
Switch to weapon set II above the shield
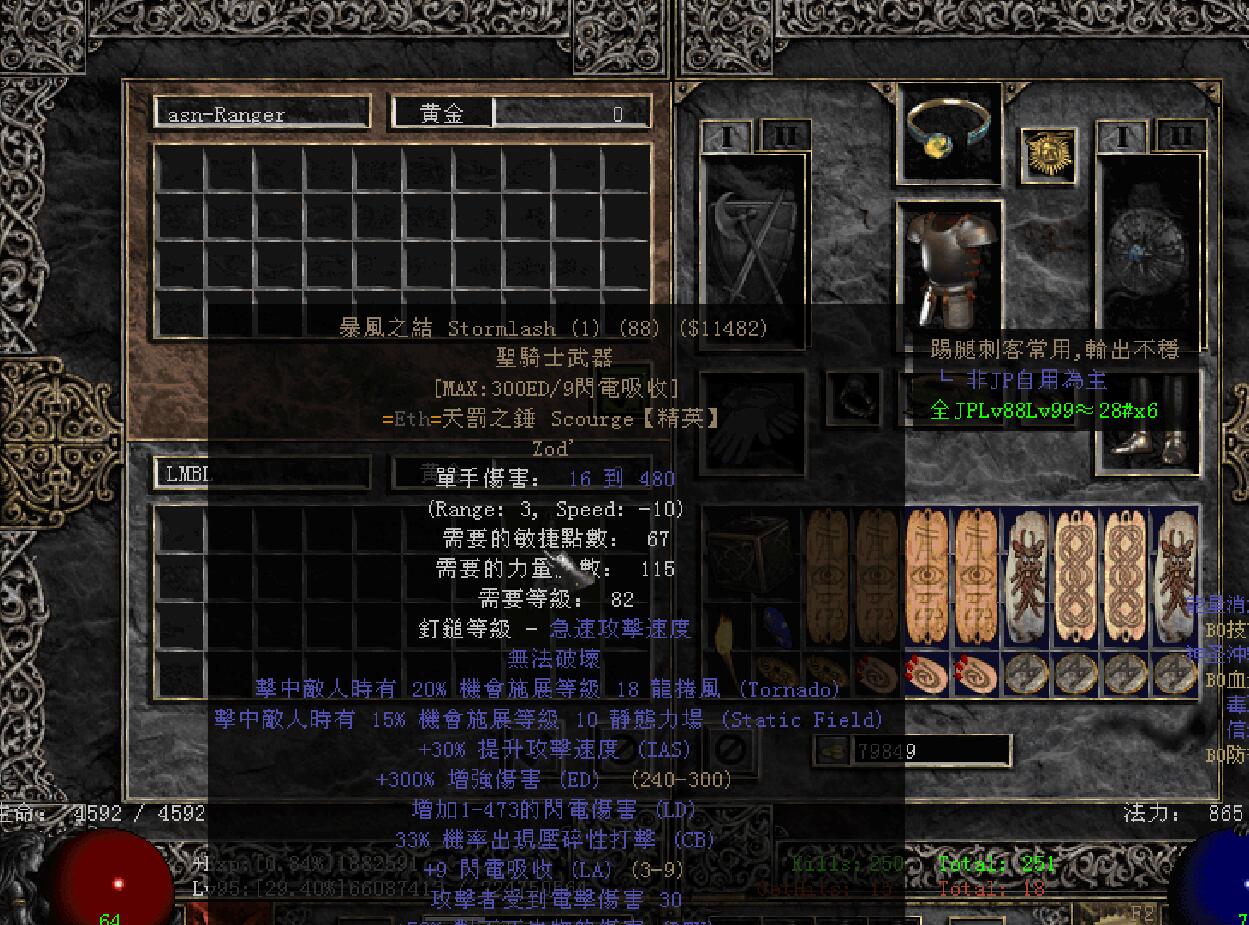[1180, 136]
